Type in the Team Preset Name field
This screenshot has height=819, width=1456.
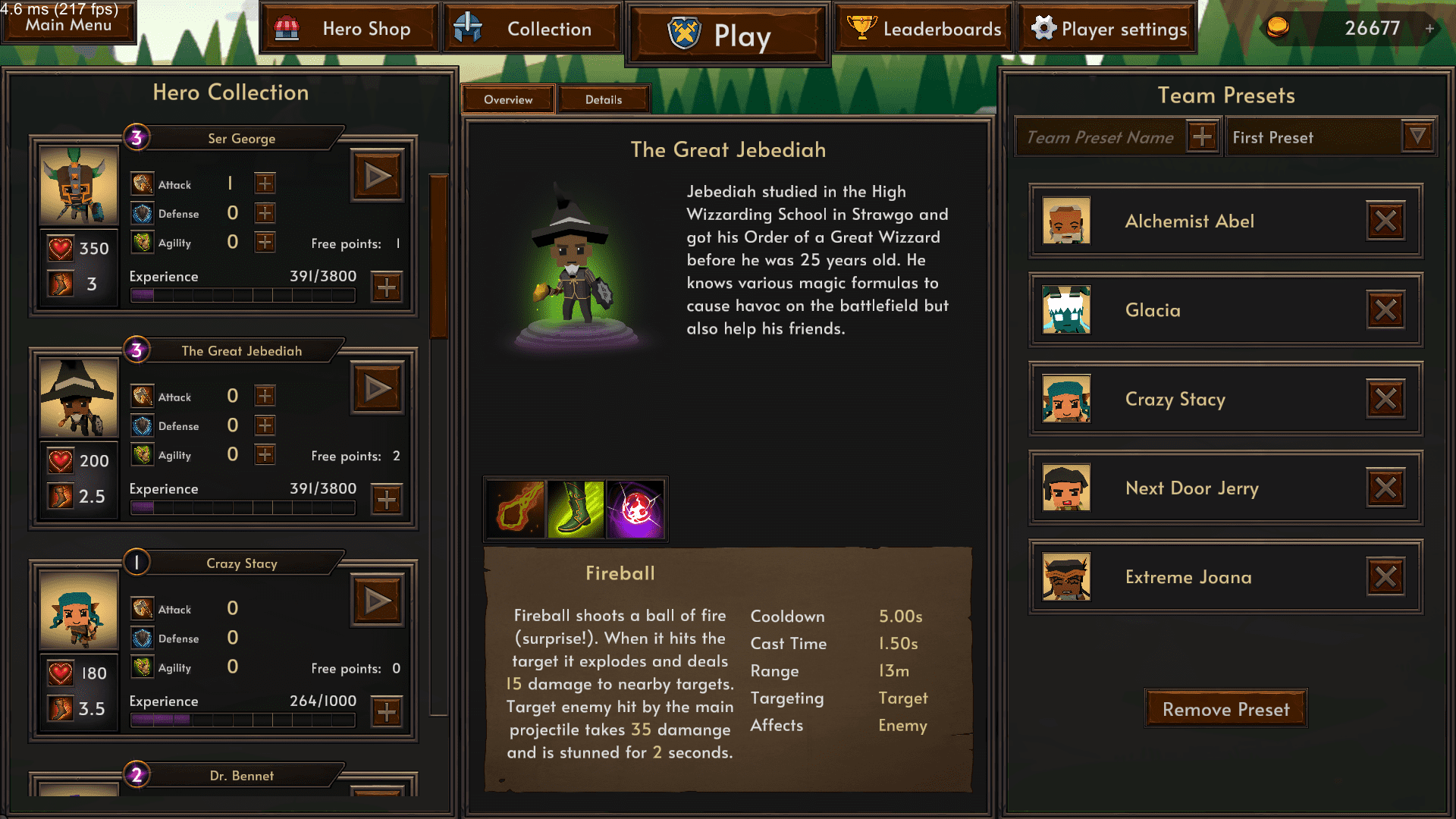tap(1100, 137)
